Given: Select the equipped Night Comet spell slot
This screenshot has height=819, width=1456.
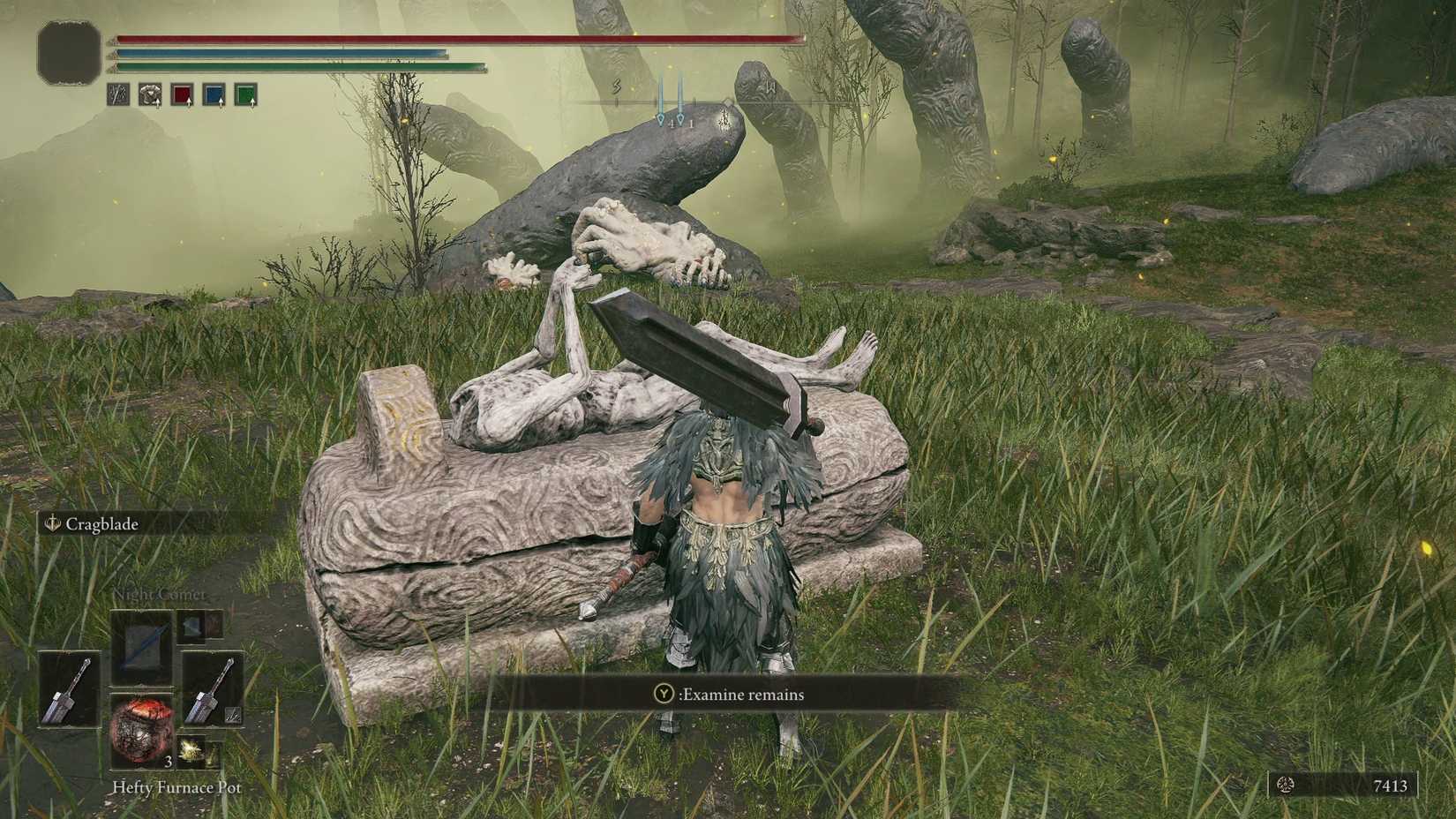Looking at the screenshot, I should point(142,642).
